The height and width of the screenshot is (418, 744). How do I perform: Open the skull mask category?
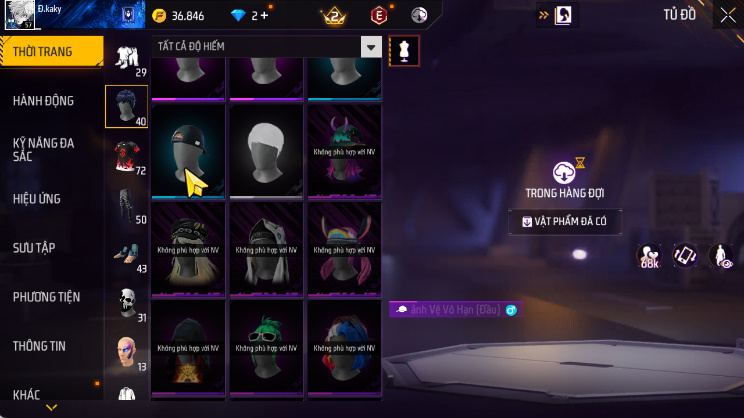pyautogui.click(x=126, y=301)
